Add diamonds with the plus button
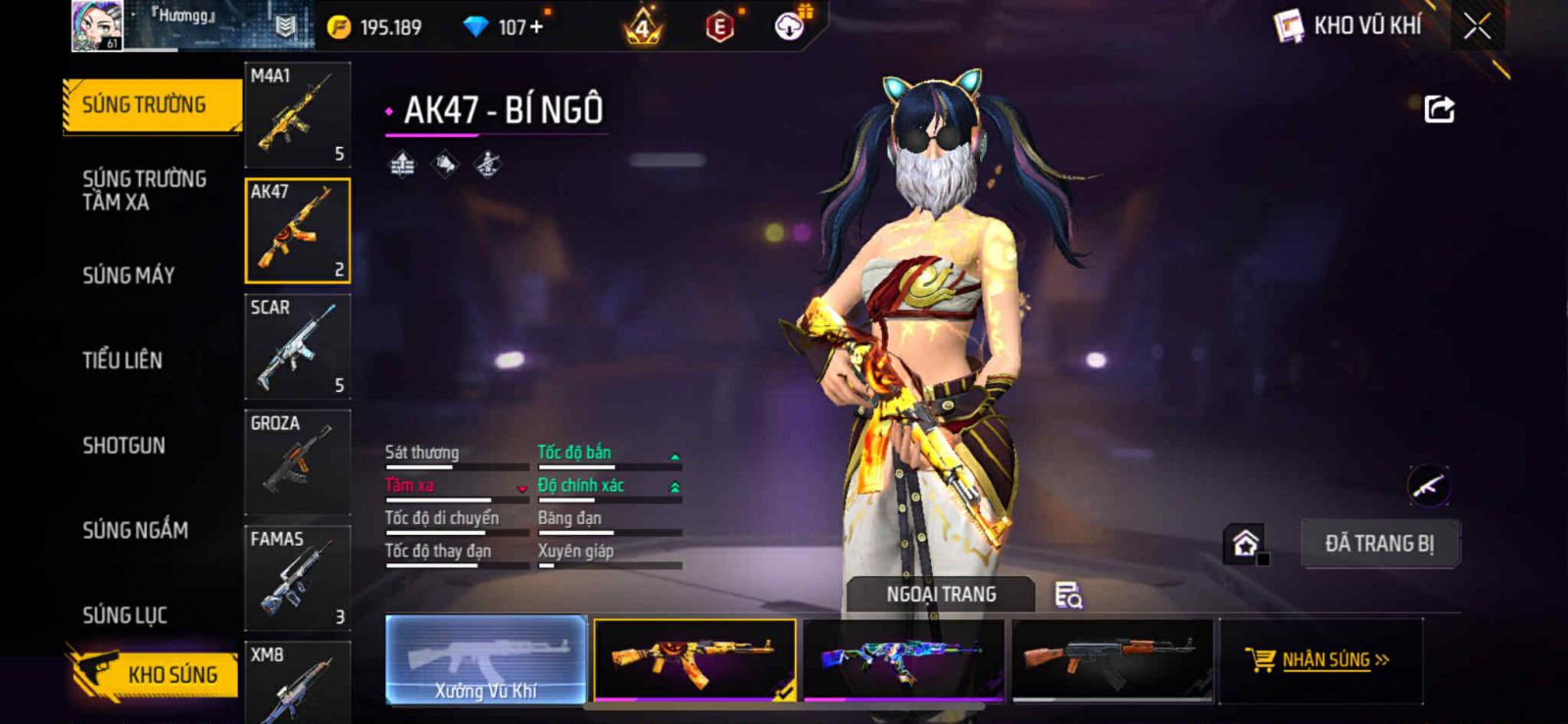Viewport: 1568px width, 724px height. coord(536,27)
